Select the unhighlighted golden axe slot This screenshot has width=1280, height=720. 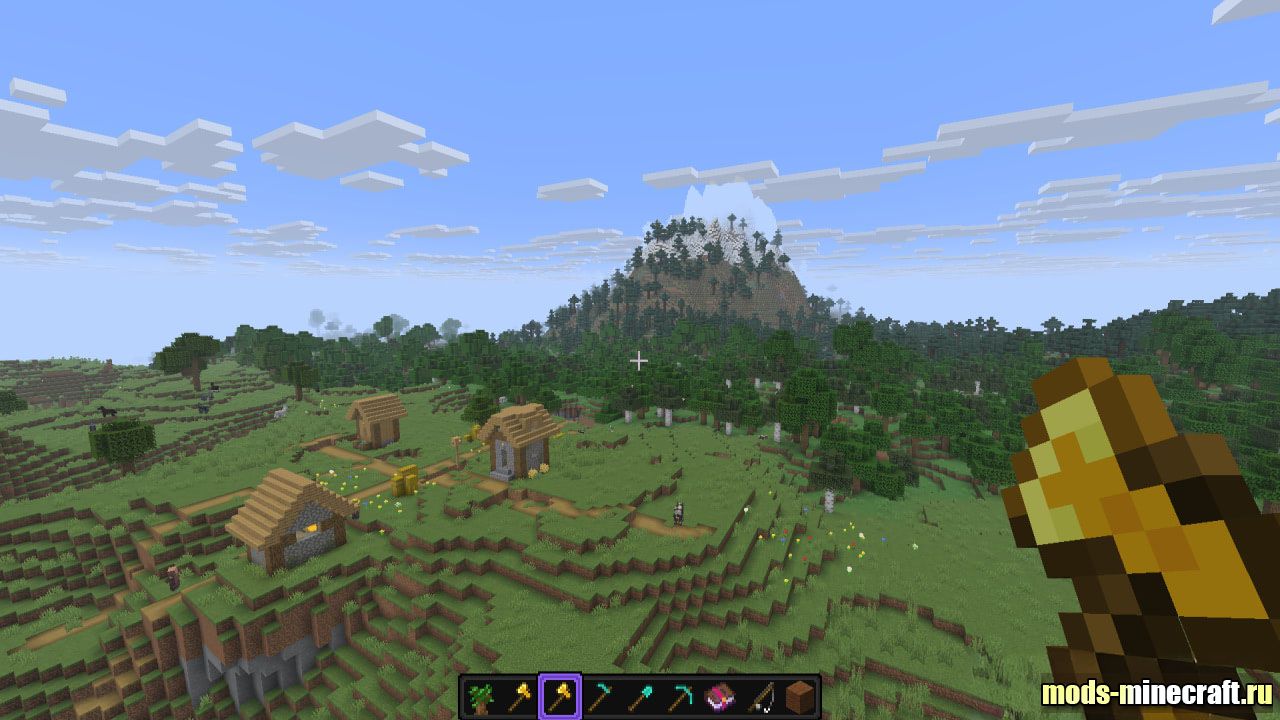(x=520, y=697)
